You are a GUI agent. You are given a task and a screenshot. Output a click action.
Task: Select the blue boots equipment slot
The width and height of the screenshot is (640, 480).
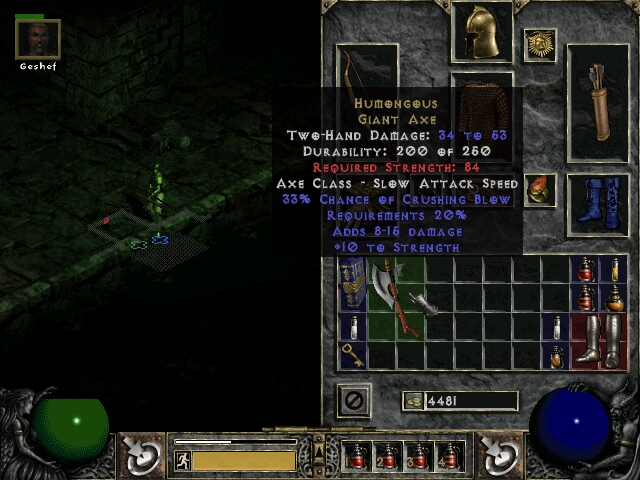(597, 203)
